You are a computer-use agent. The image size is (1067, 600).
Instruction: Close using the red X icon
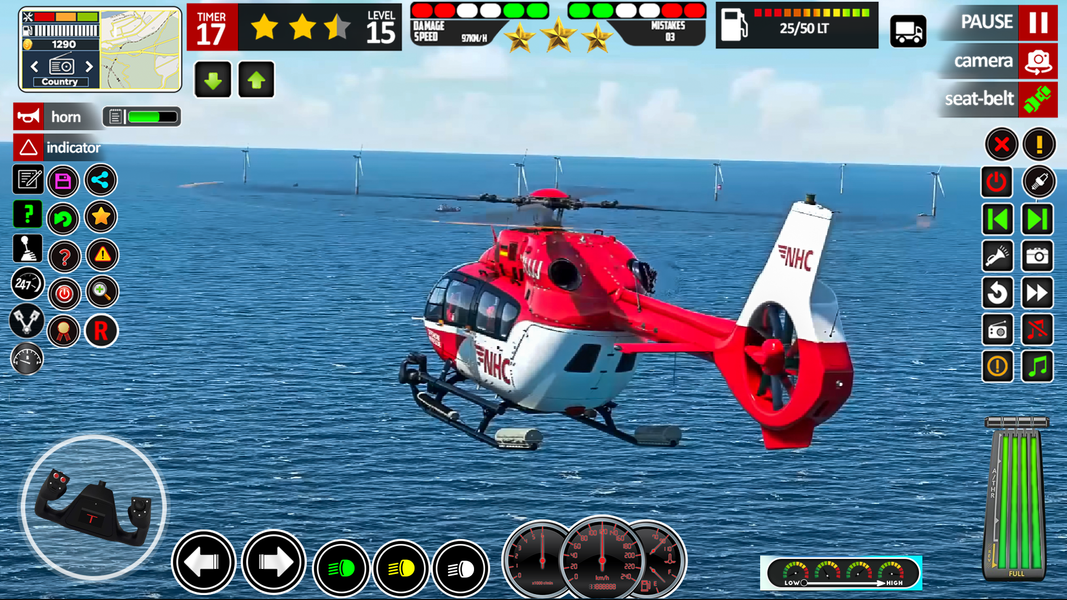coord(1001,144)
